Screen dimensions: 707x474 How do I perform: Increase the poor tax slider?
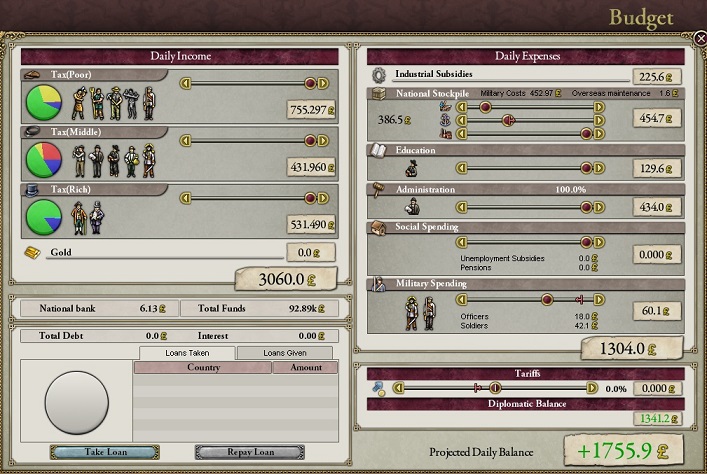coord(324,84)
